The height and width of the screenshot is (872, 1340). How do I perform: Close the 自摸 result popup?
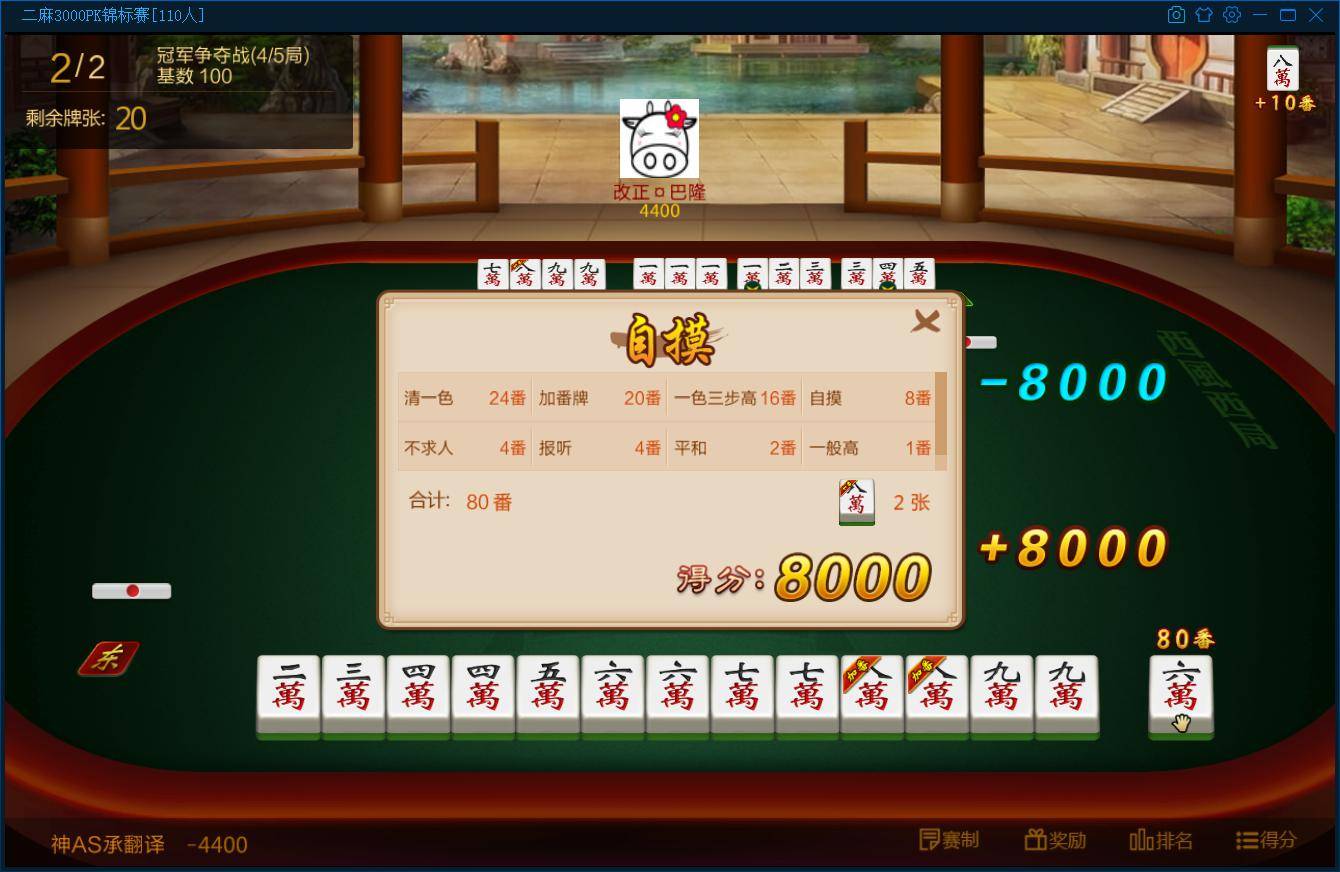(x=926, y=321)
